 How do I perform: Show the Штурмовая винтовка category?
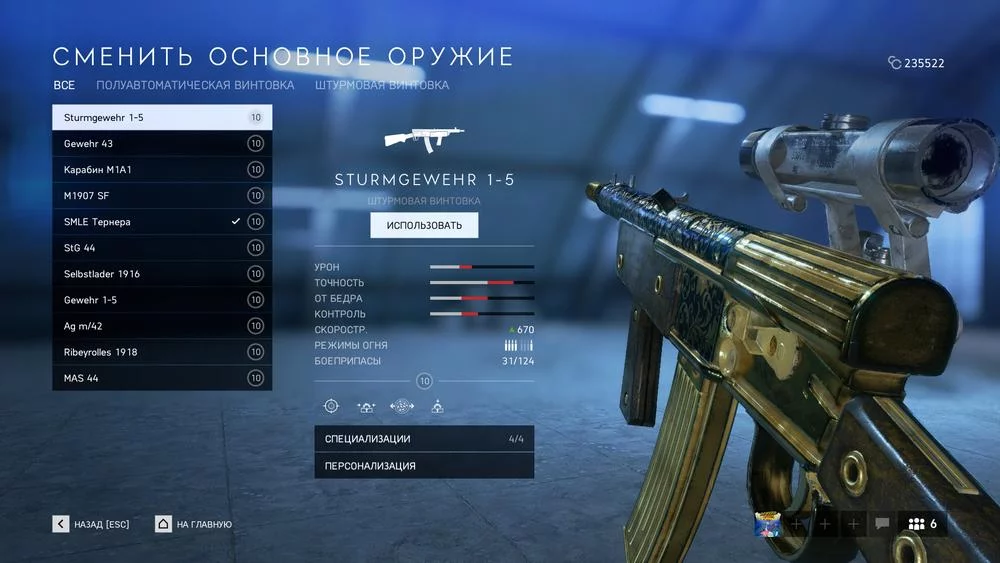click(x=381, y=85)
